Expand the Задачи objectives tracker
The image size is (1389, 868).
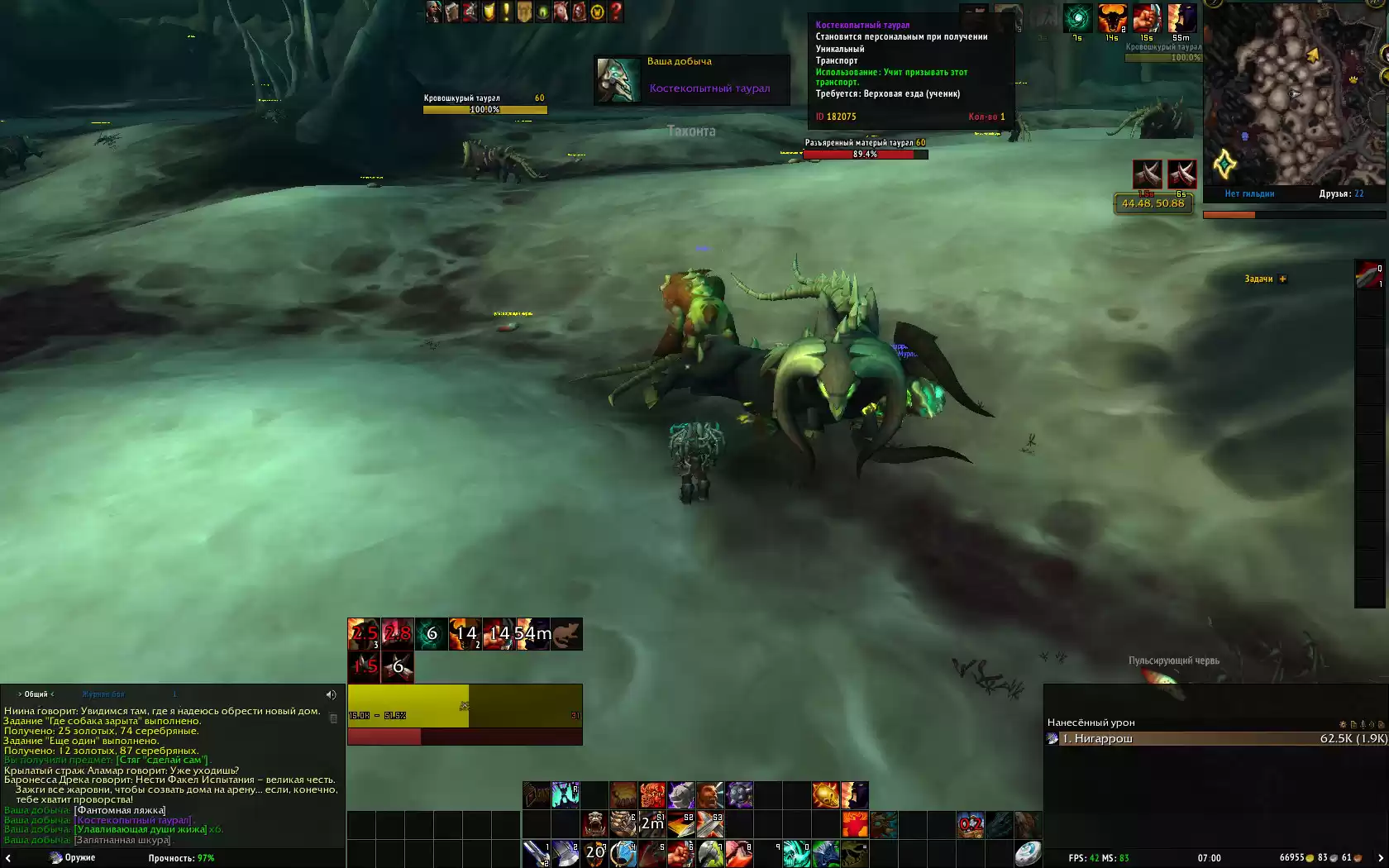1282,279
